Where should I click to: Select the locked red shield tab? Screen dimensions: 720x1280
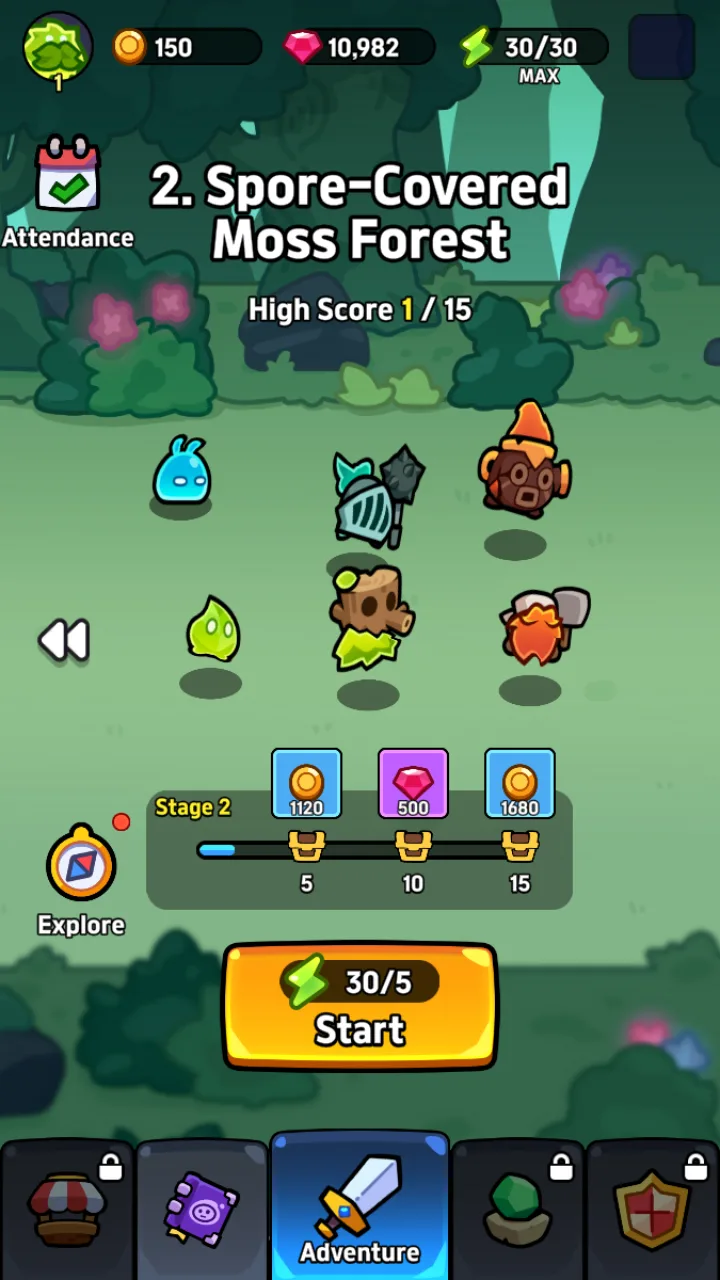tap(654, 1212)
